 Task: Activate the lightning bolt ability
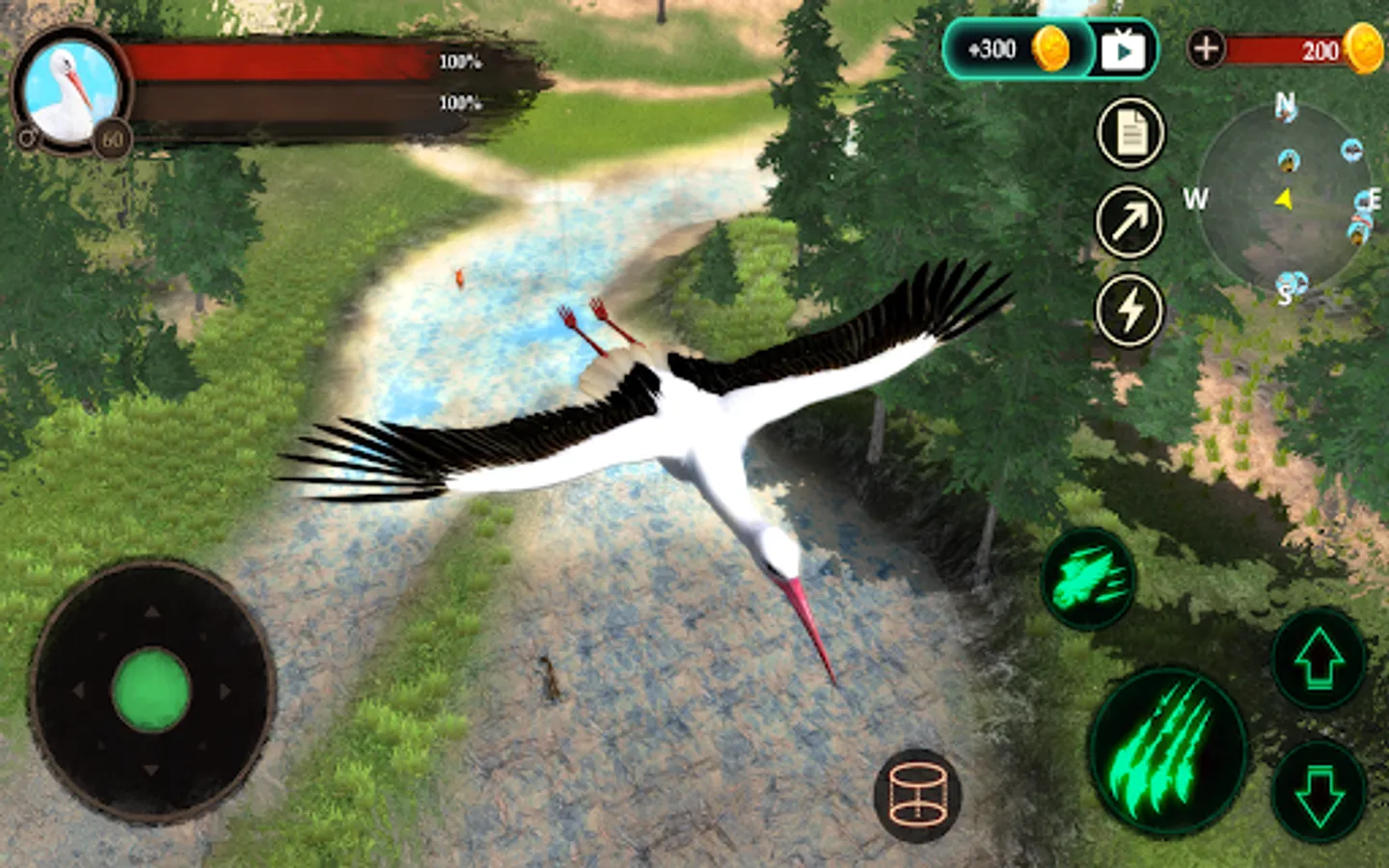1130,311
